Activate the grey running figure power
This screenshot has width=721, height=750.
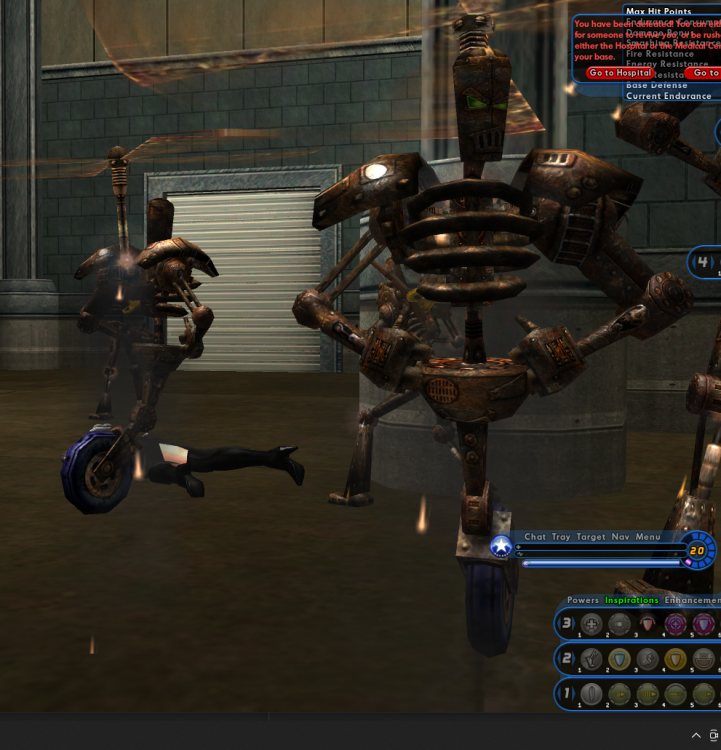point(648,659)
